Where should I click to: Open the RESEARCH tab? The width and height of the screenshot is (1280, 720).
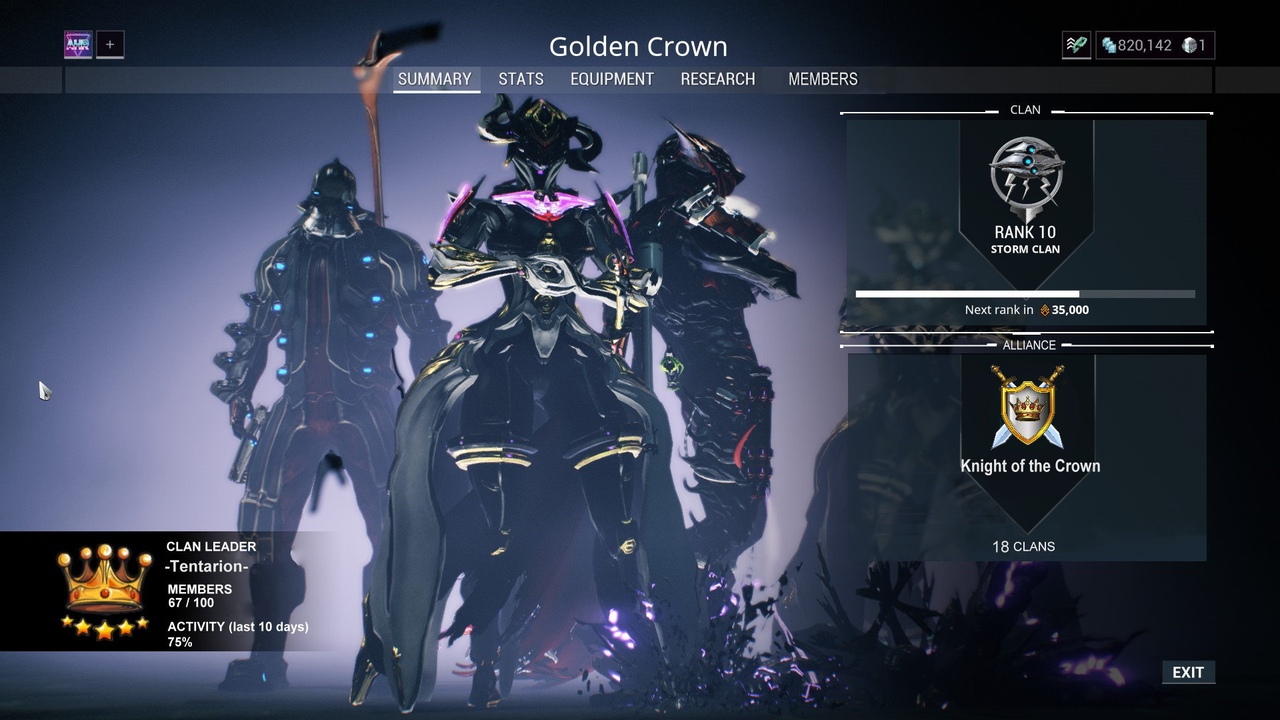point(717,79)
